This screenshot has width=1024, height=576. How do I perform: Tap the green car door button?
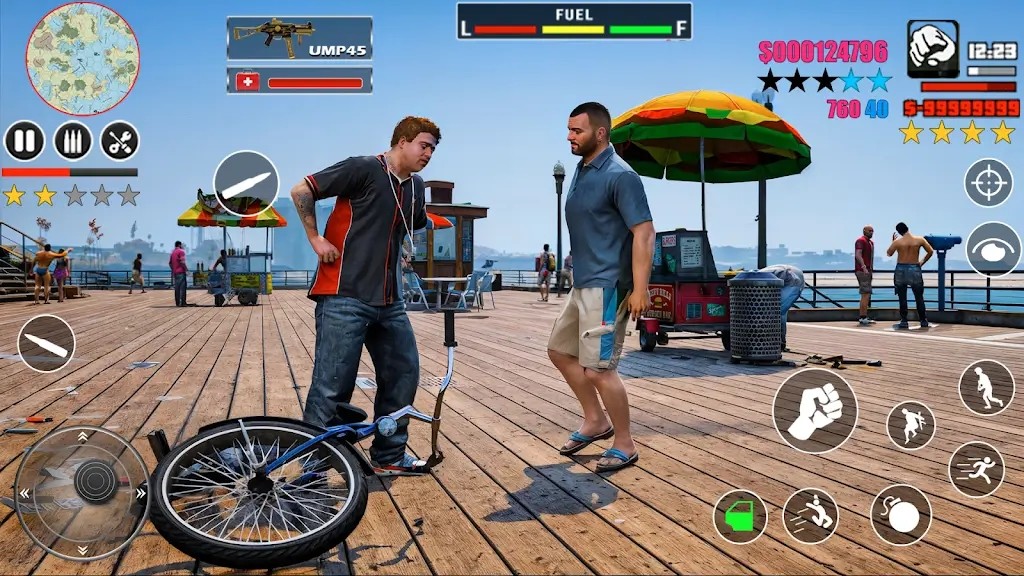coord(740,516)
